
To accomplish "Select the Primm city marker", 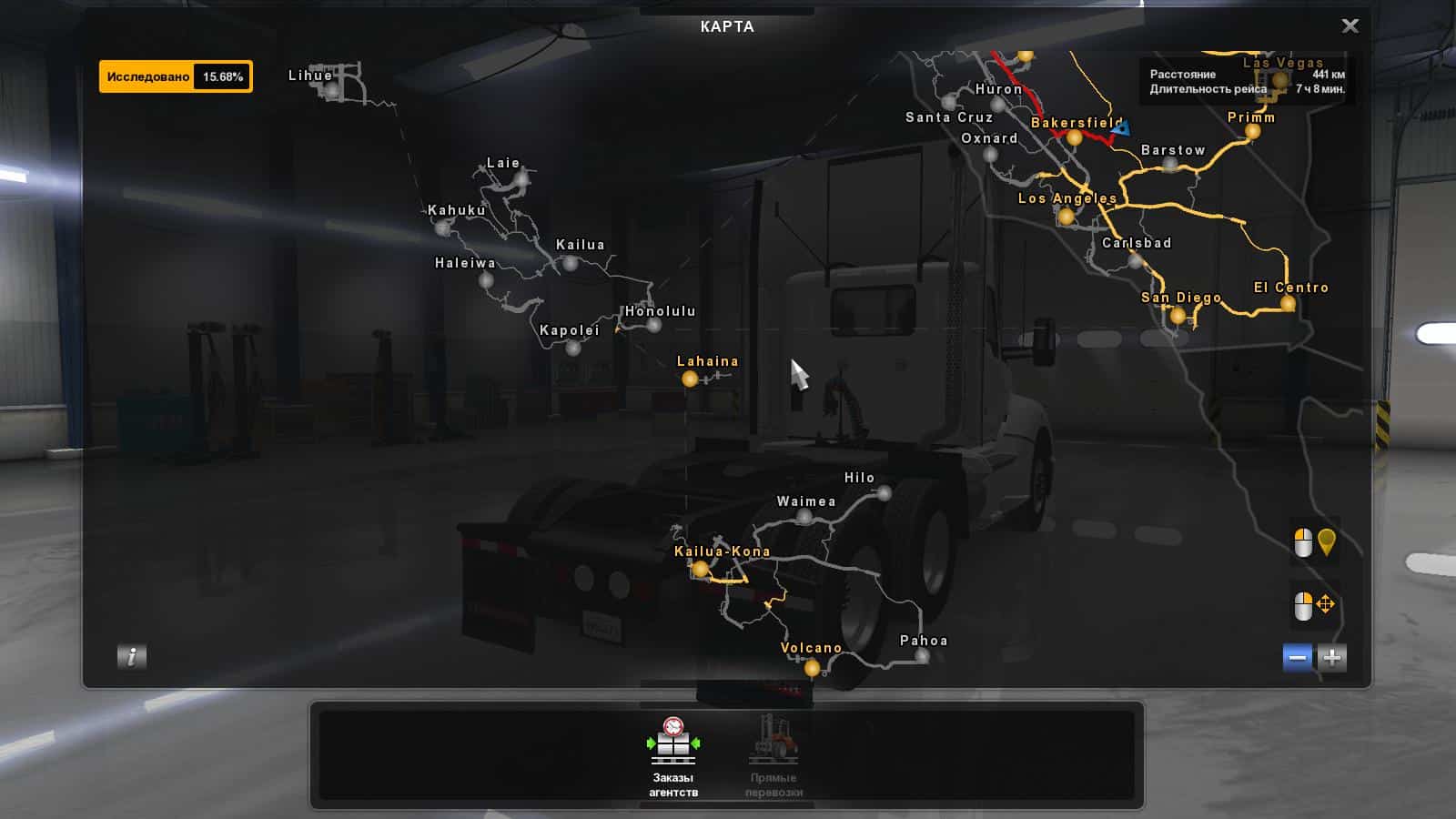I will [x=1252, y=132].
